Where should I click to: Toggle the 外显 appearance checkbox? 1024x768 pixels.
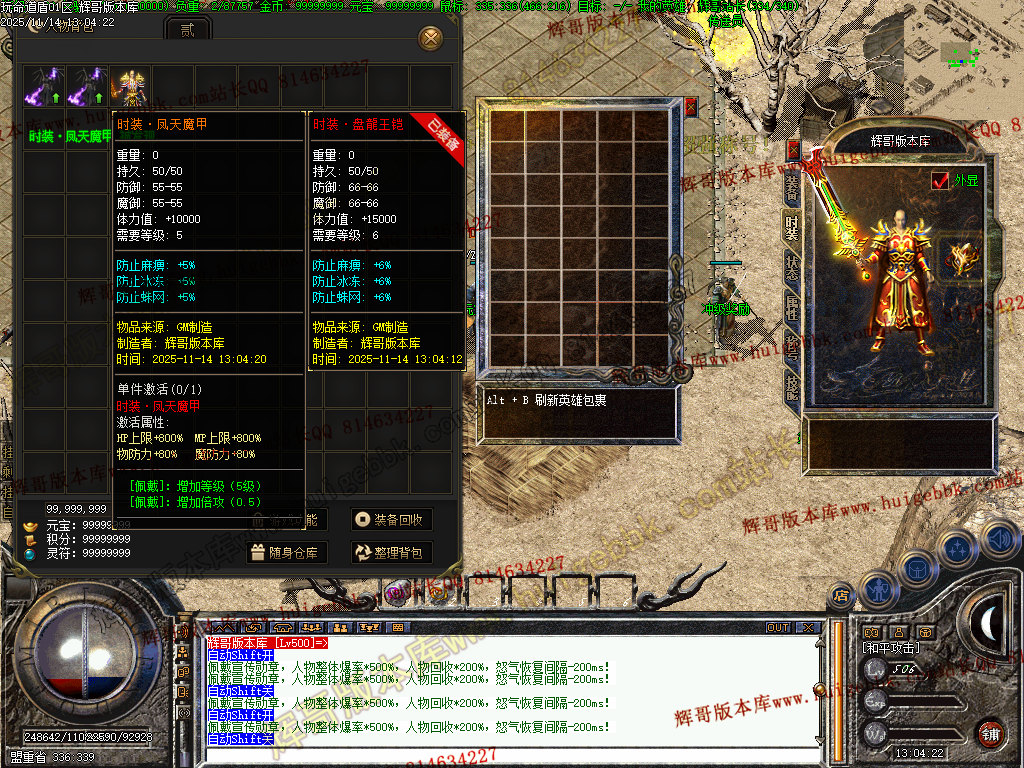[940, 181]
